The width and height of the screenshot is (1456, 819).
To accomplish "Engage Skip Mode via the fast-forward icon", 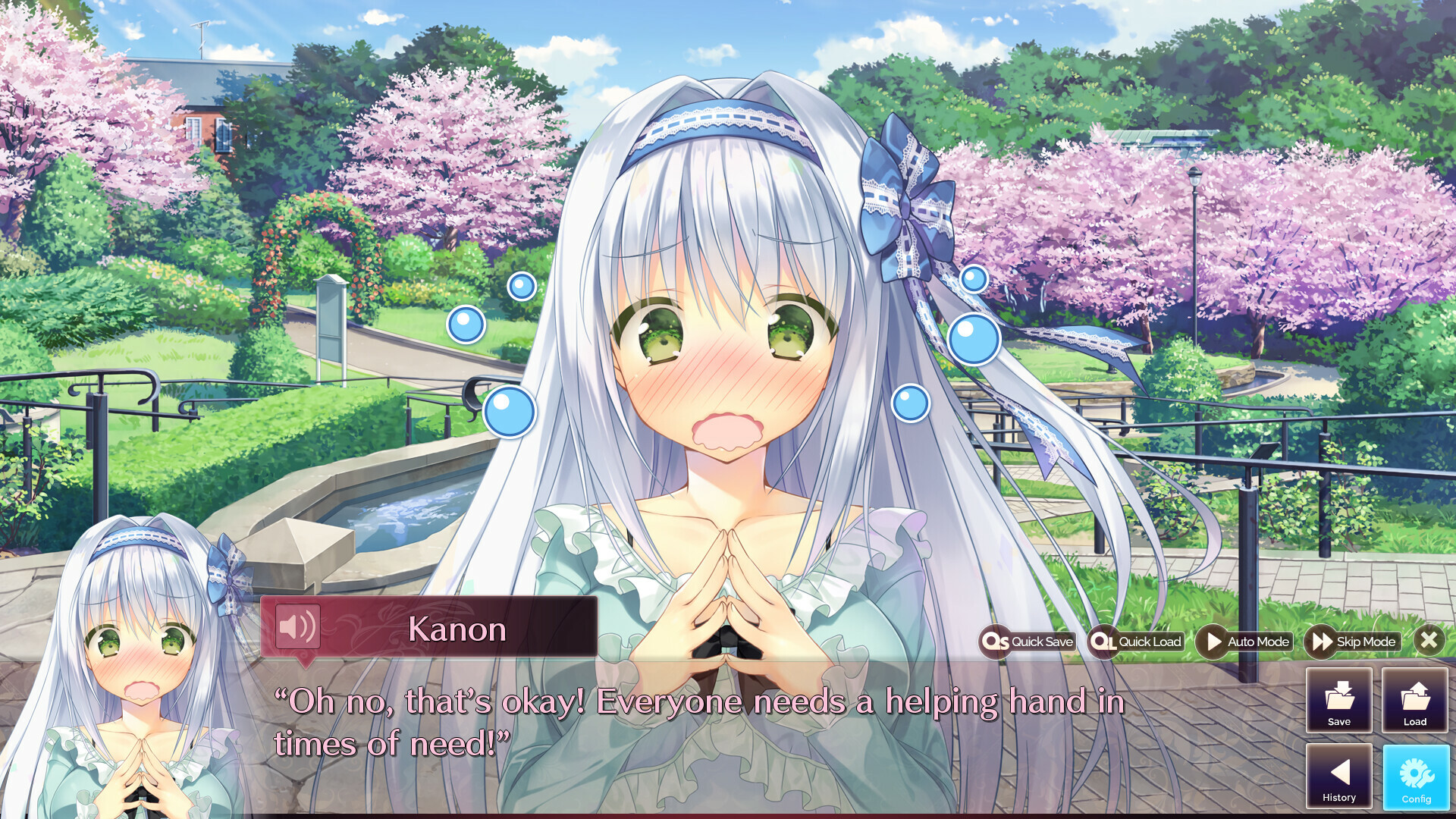I will (1321, 641).
